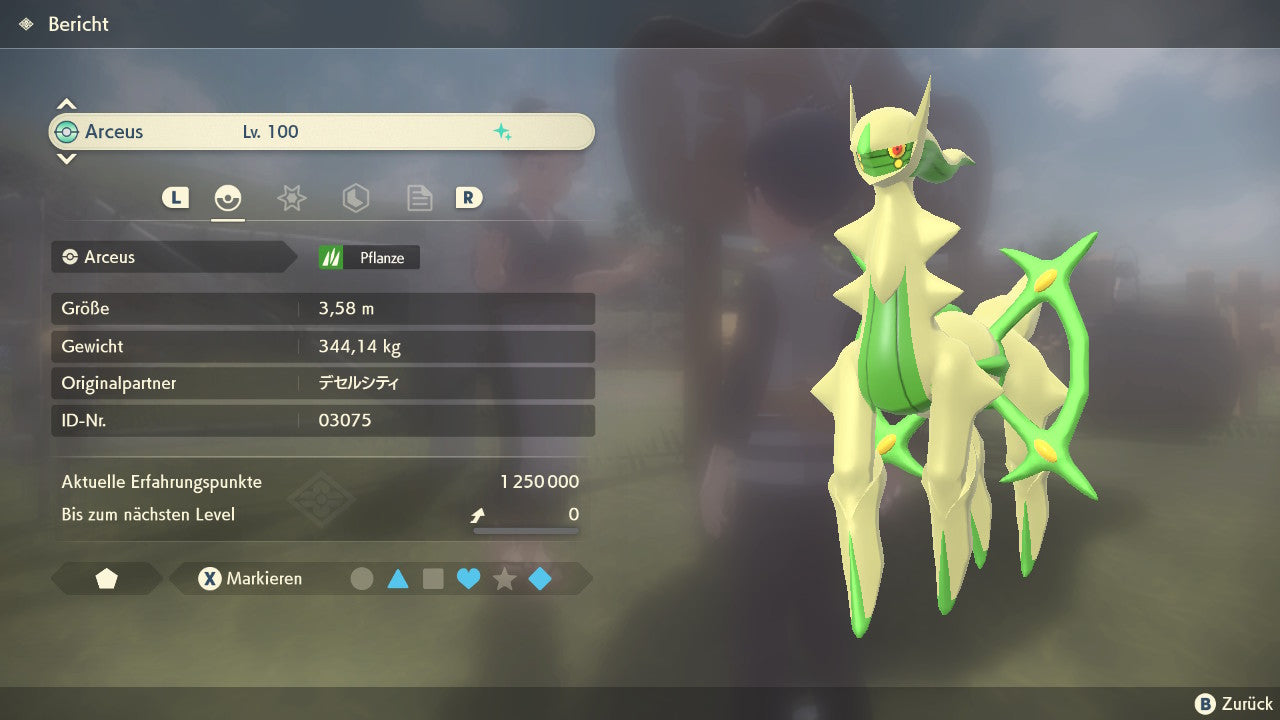Toggle the blue diamond marking
The image size is (1280, 720).
coord(540,579)
